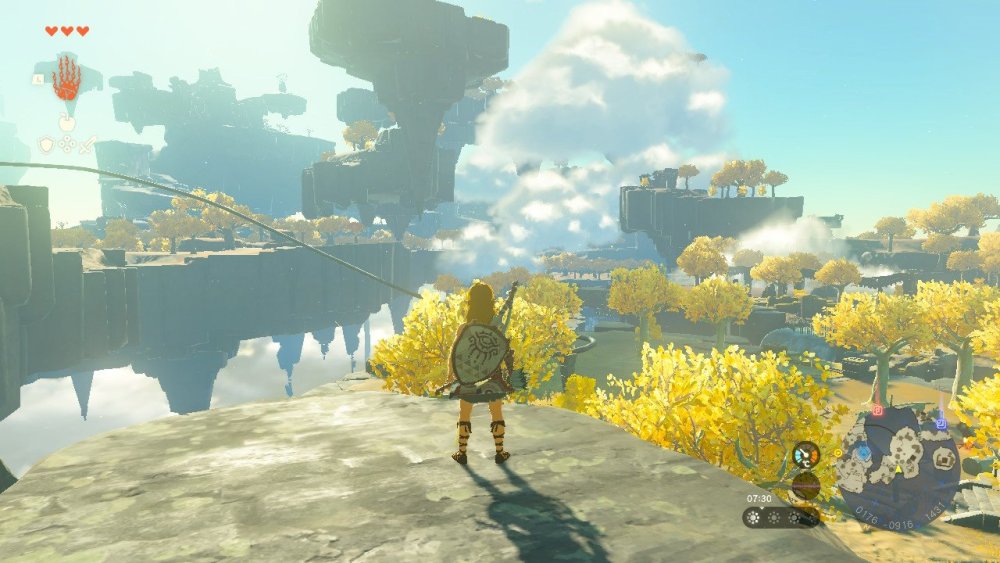This screenshot has height=563, width=1000.
Task: Activate the red Ultrahand ability icon
Action: pyautogui.click(x=67, y=79)
